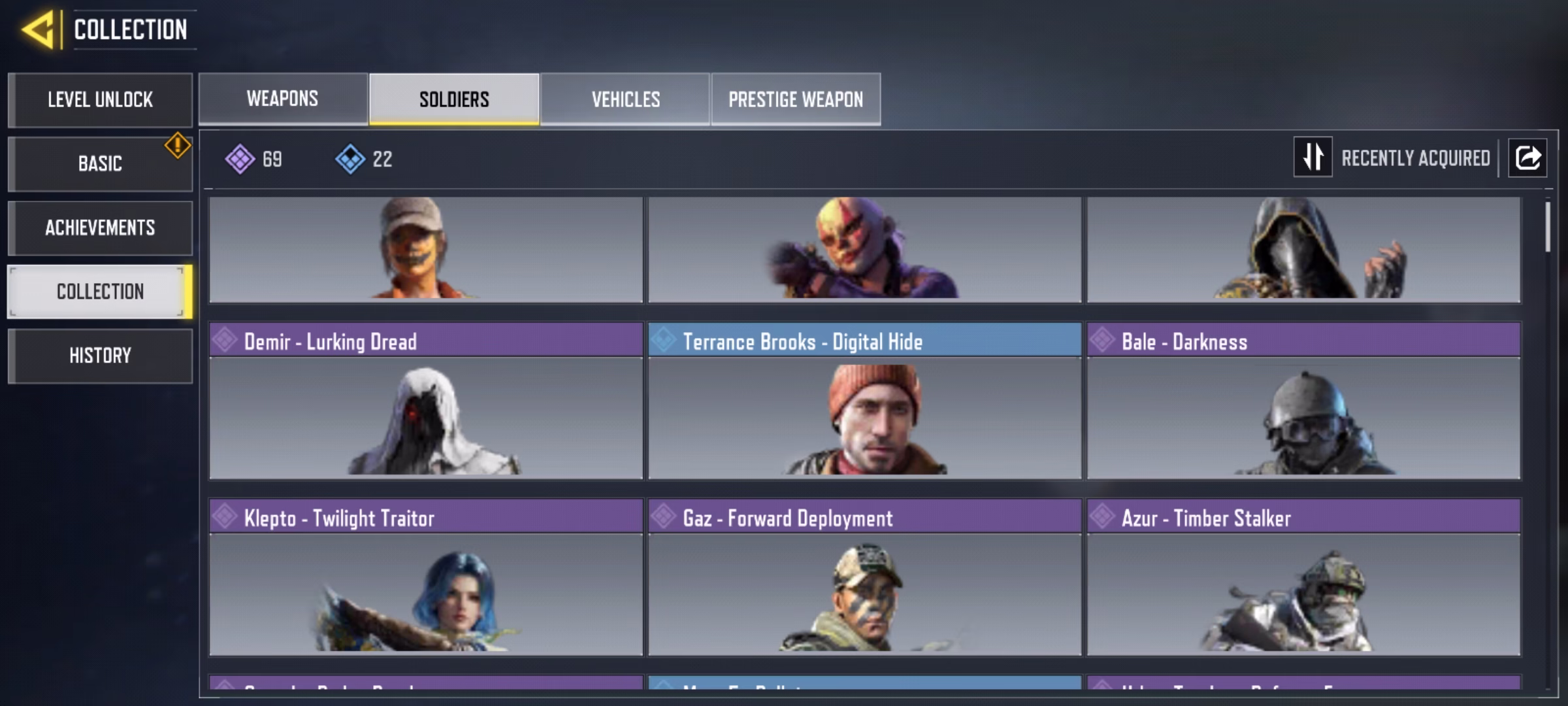1568x706 pixels.
Task: Switch to the Weapons tab
Action: (283, 99)
